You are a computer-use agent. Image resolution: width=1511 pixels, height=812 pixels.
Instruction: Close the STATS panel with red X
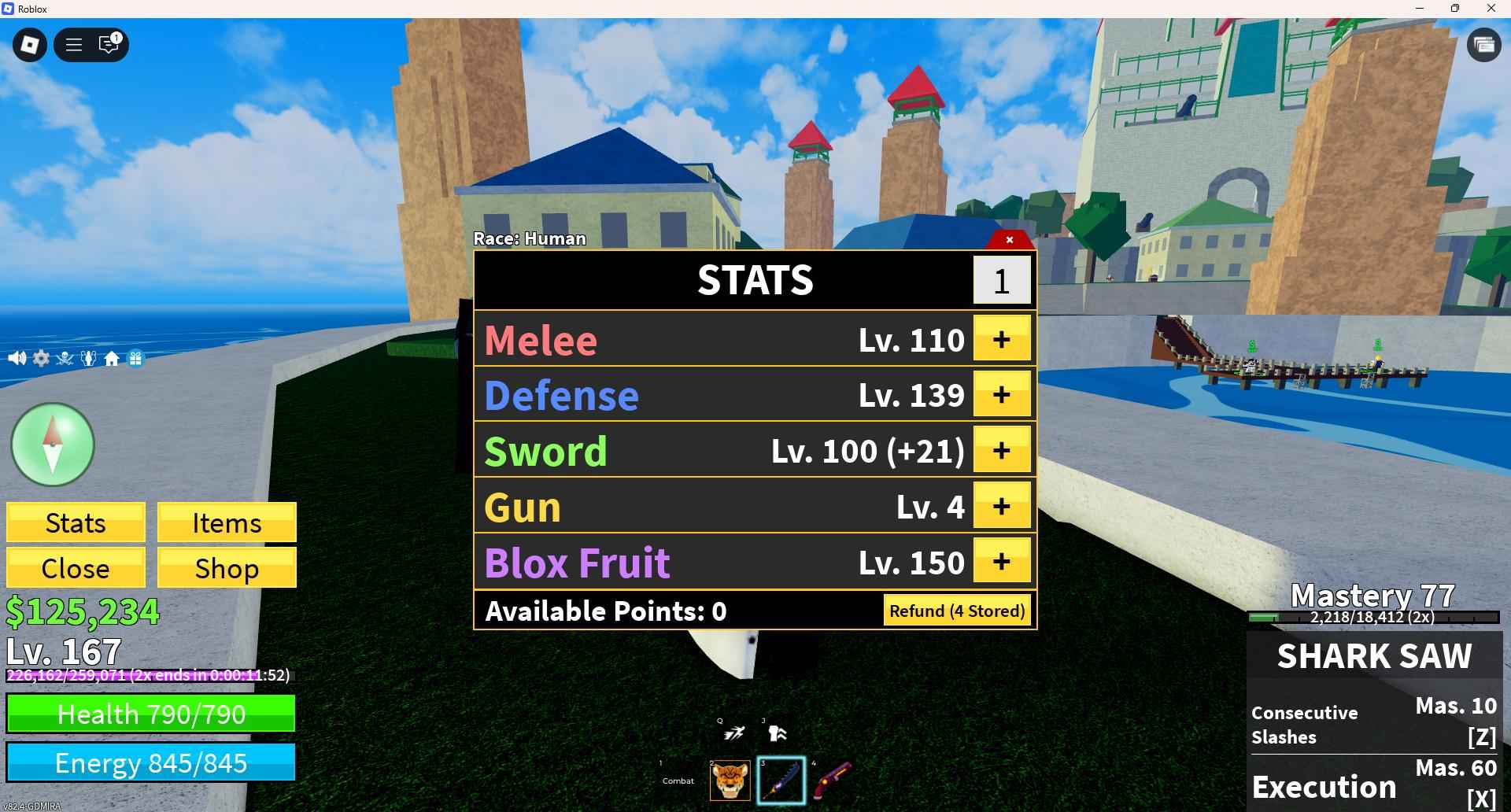tap(1009, 240)
